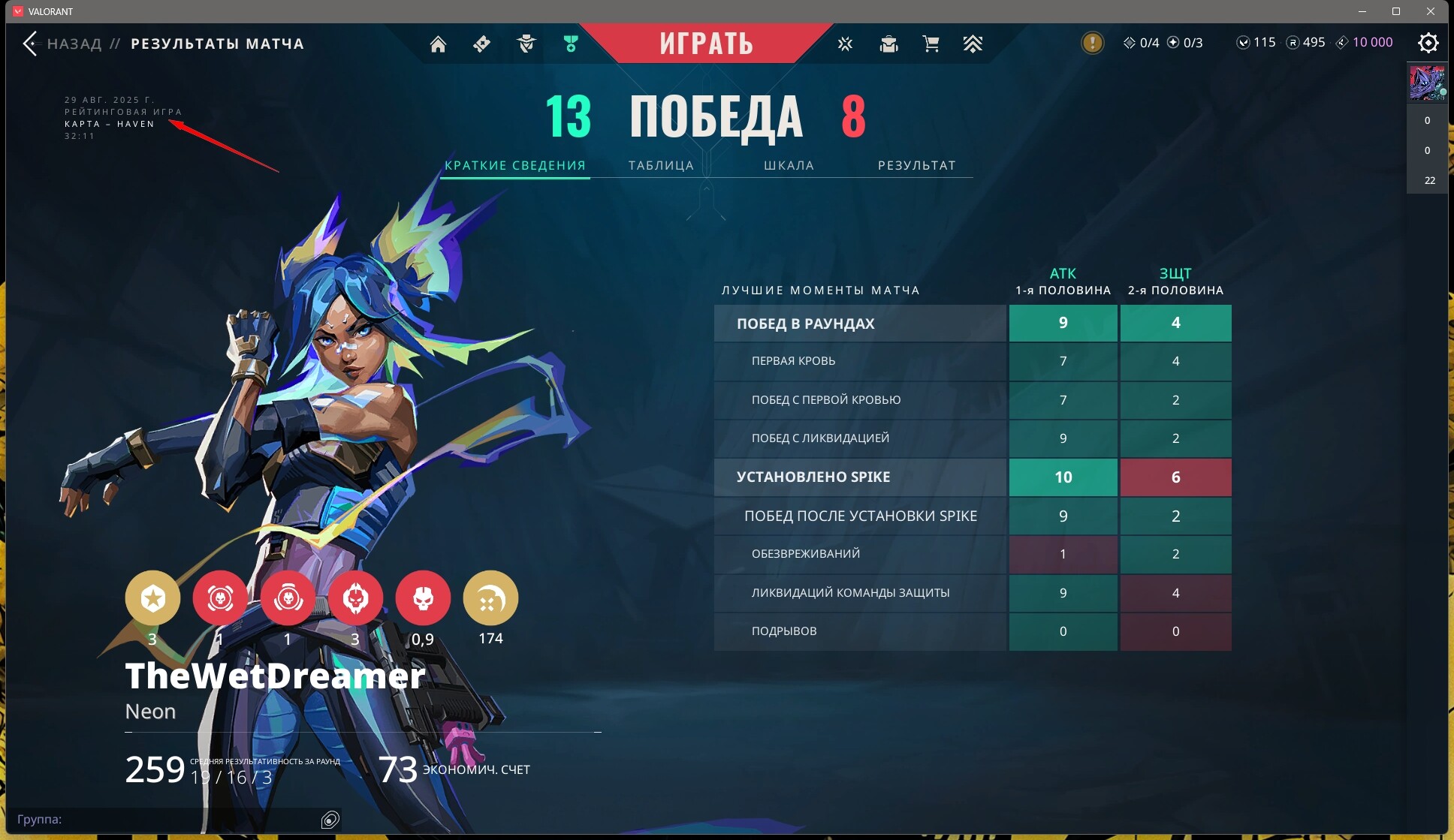Open the home icon in top navigation
Image resolution: width=1454 pixels, height=840 pixels.
pyautogui.click(x=438, y=44)
